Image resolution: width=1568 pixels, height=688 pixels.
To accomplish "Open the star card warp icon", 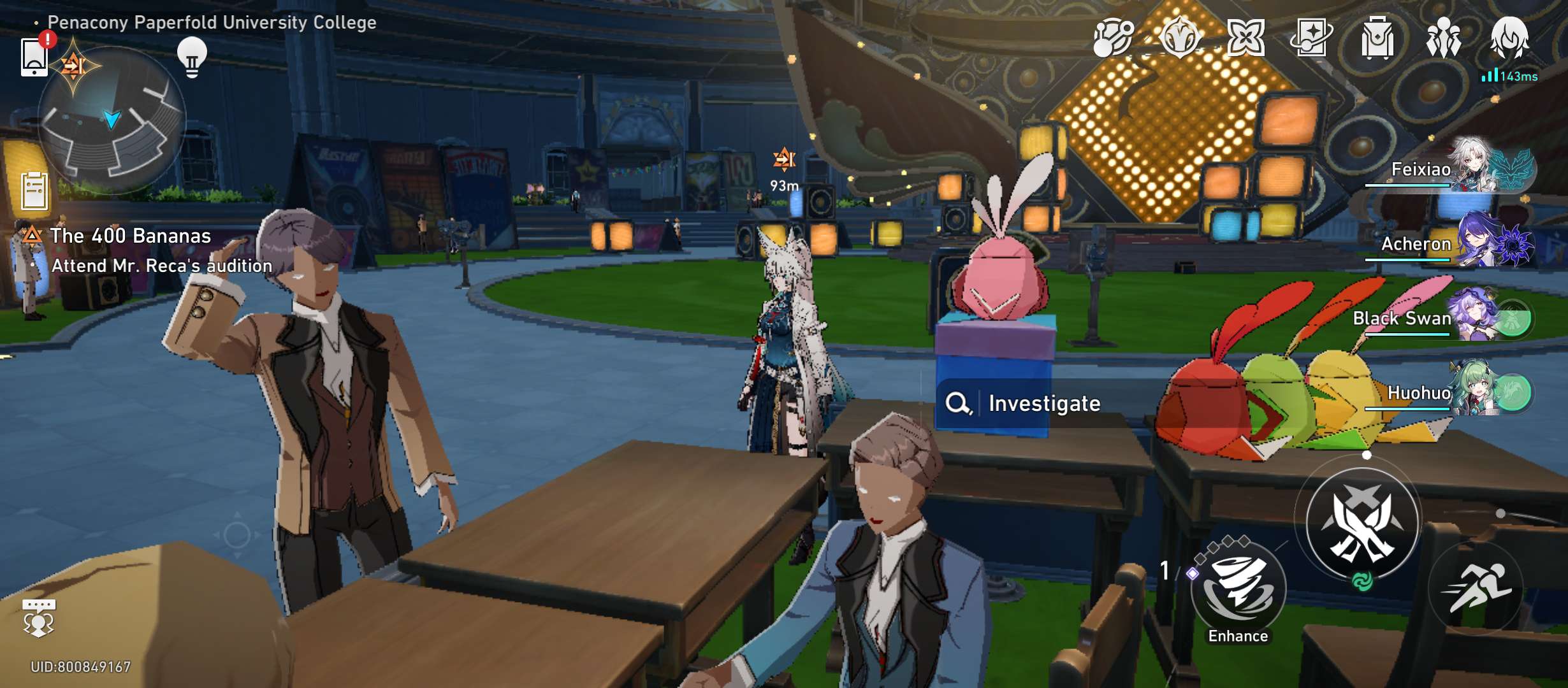I will coord(1310,38).
